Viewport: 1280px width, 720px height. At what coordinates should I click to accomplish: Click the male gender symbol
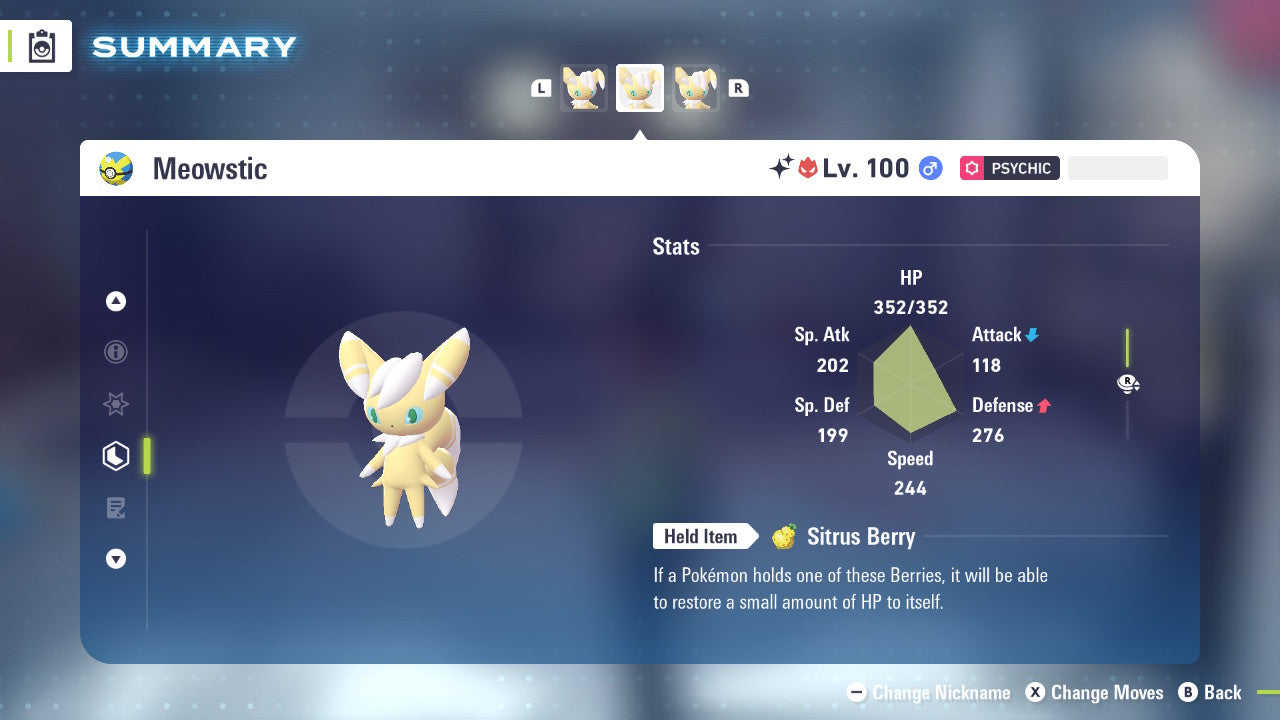[930, 168]
